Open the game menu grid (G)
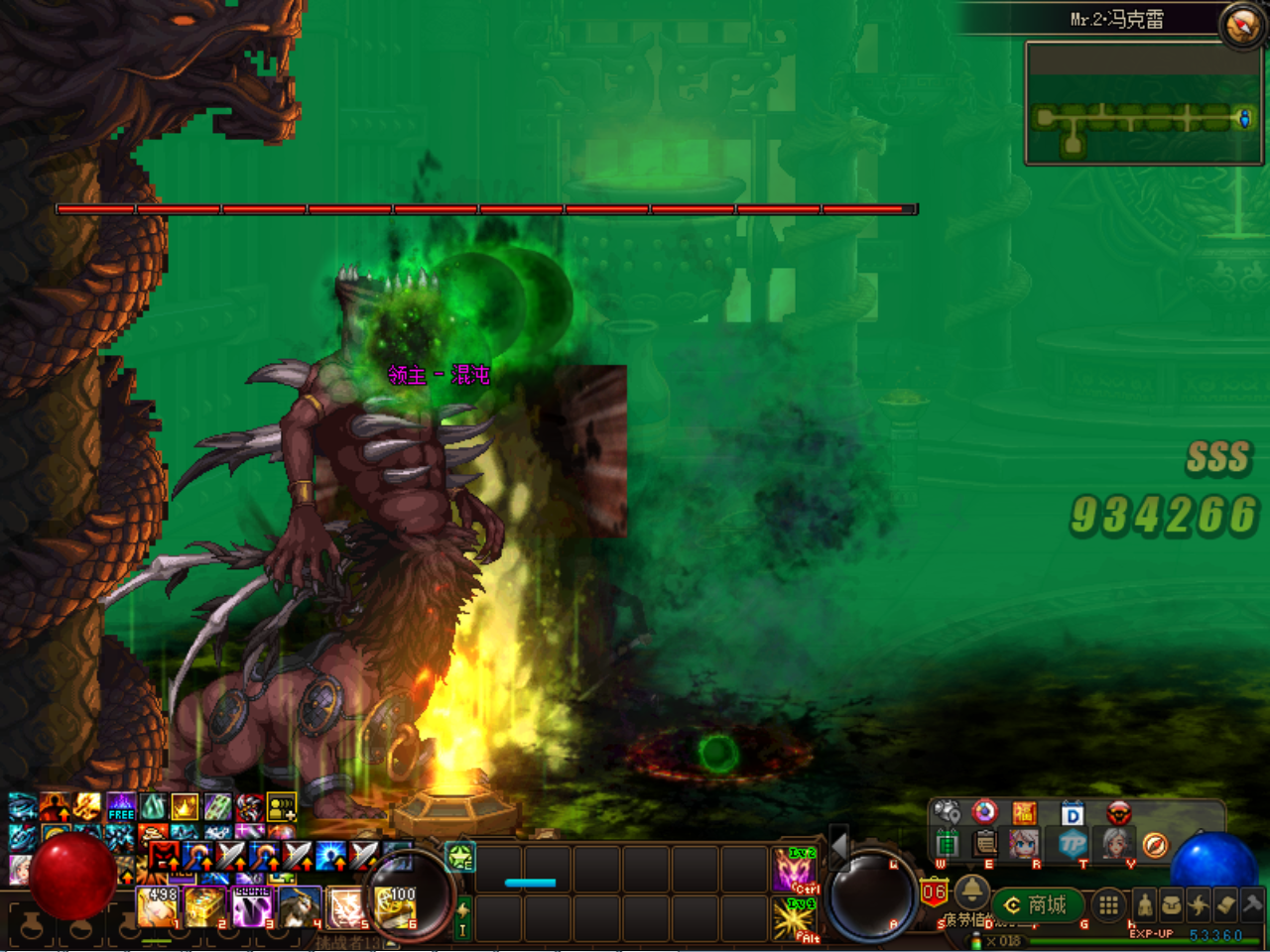The image size is (1270, 952). (x=1107, y=905)
